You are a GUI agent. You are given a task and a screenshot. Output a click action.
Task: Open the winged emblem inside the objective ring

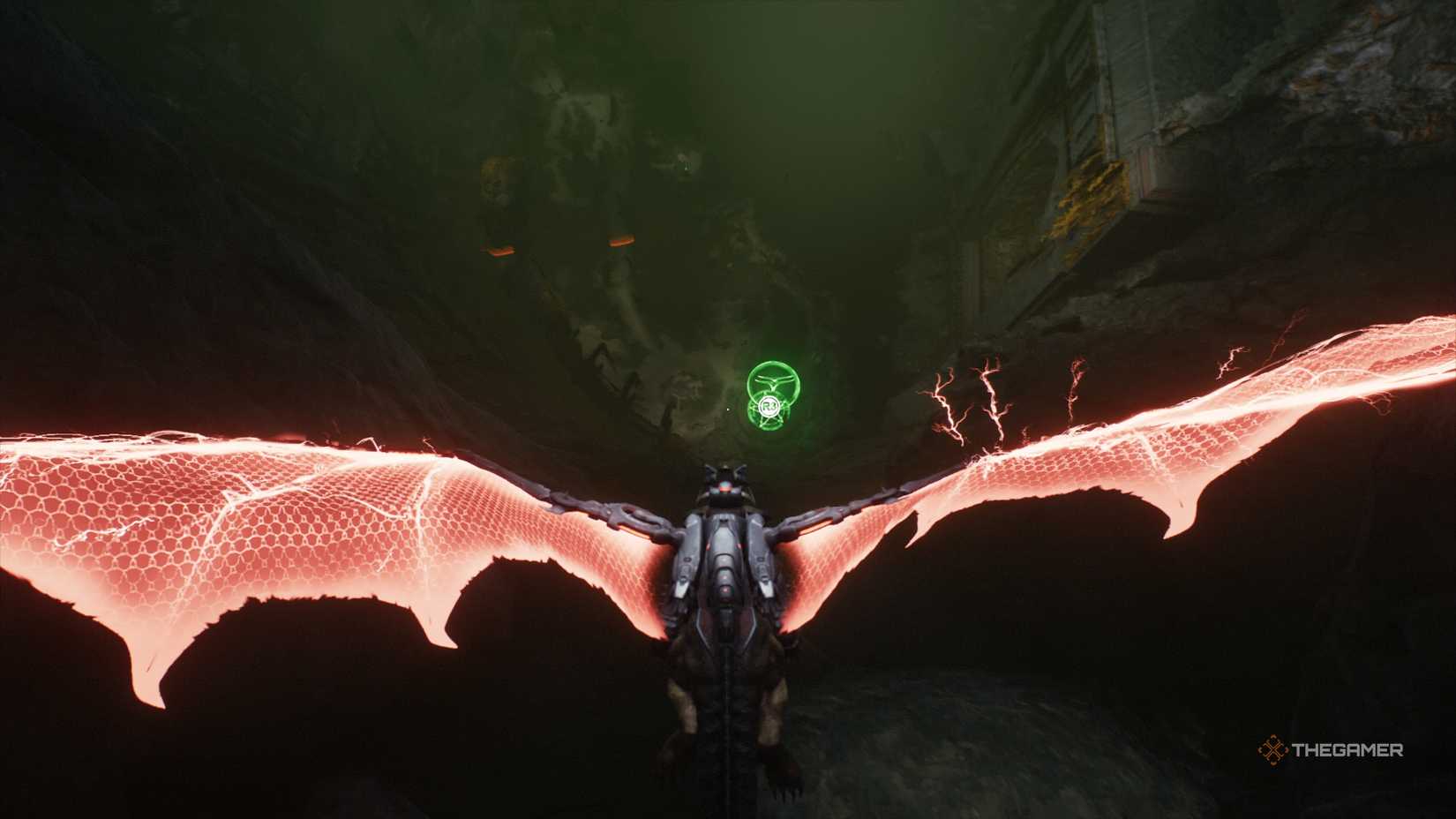pyautogui.click(x=775, y=381)
